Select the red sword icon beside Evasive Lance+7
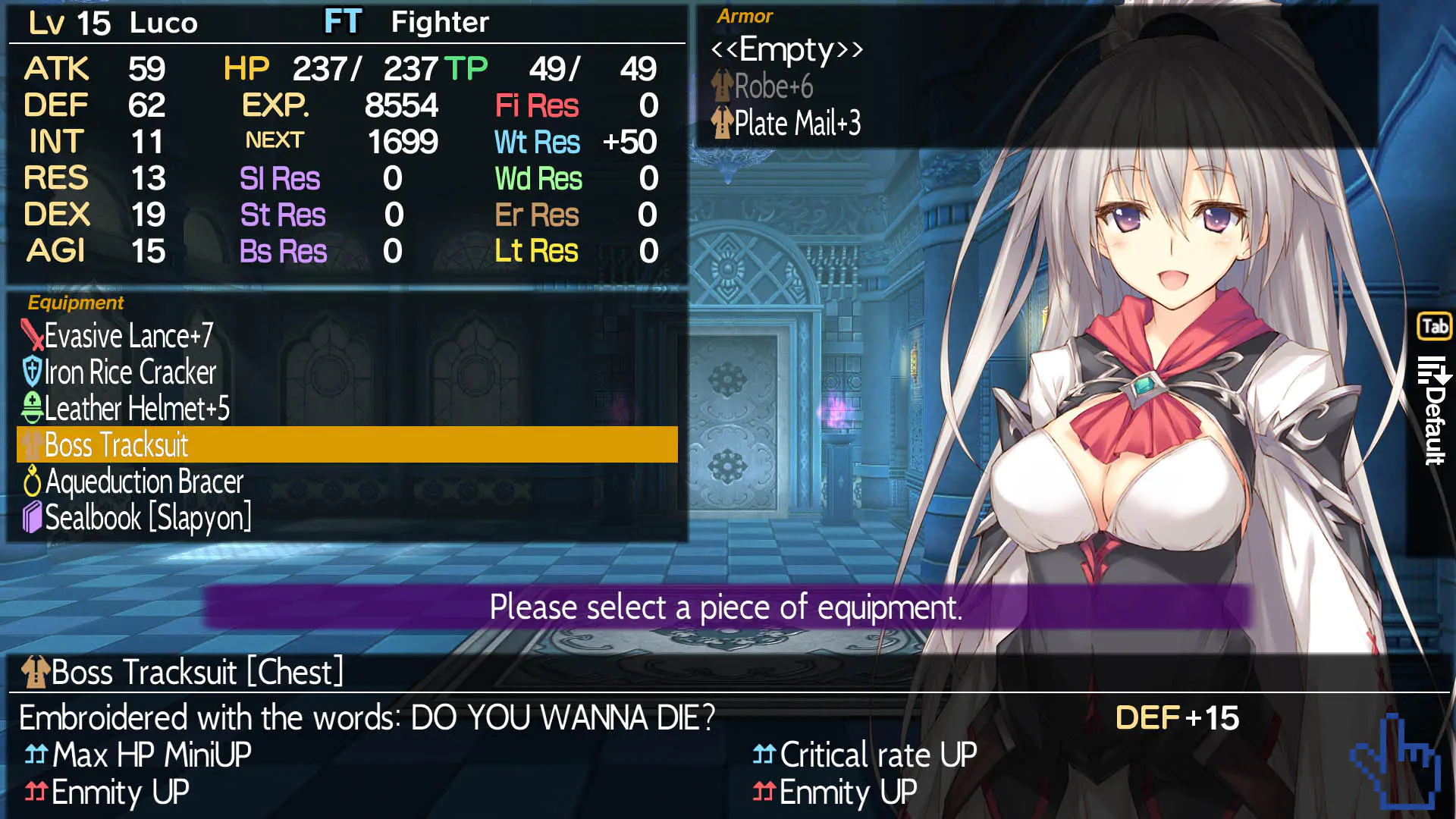The image size is (1456, 819). click(x=31, y=334)
